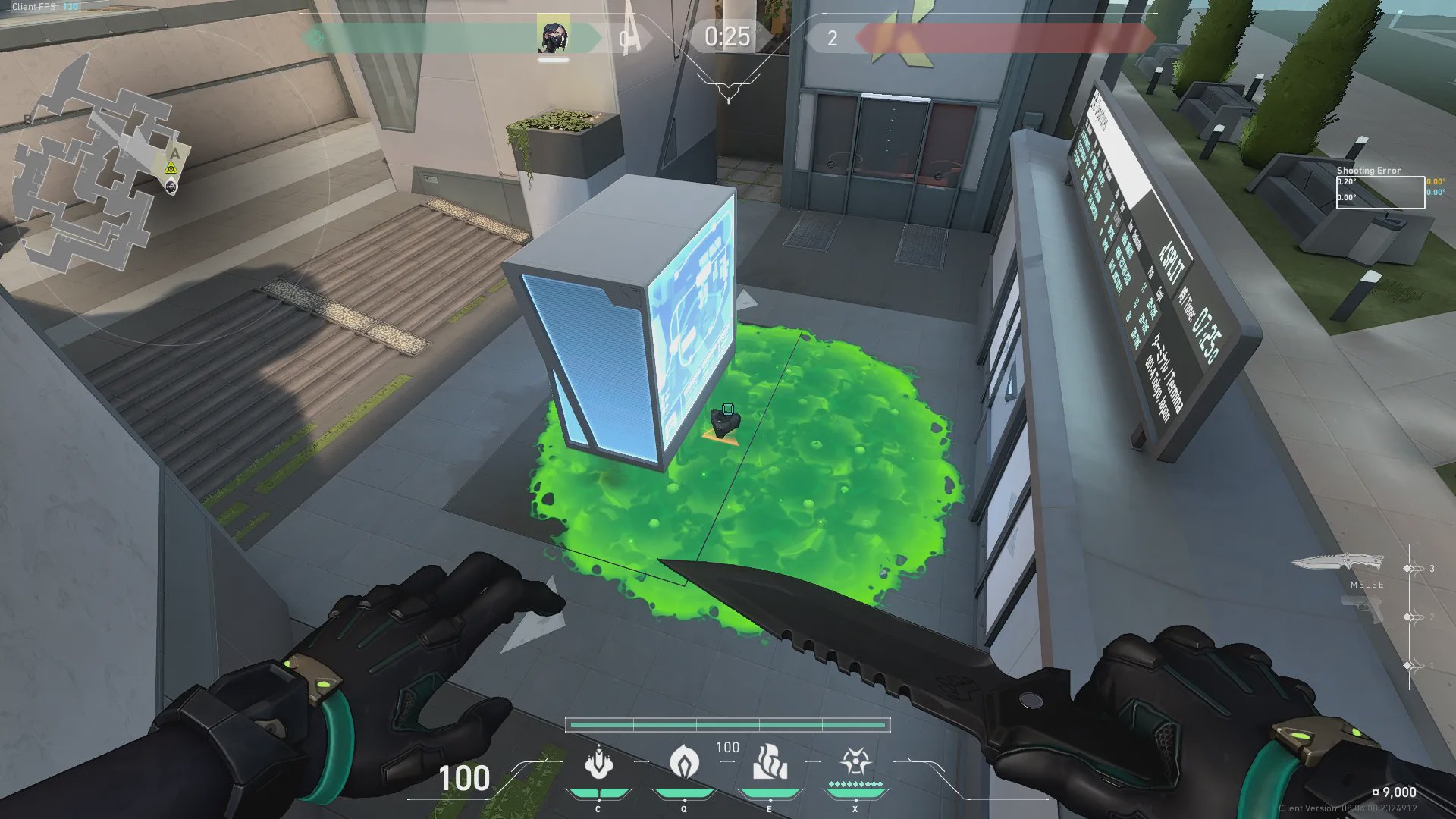Switch to the sidearm pistol slot
The width and height of the screenshot is (1456, 819).
(x=1363, y=609)
